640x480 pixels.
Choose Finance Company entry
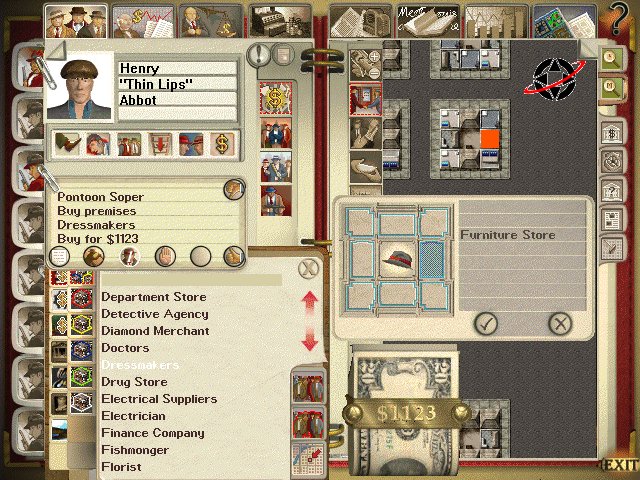pos(152,433)
